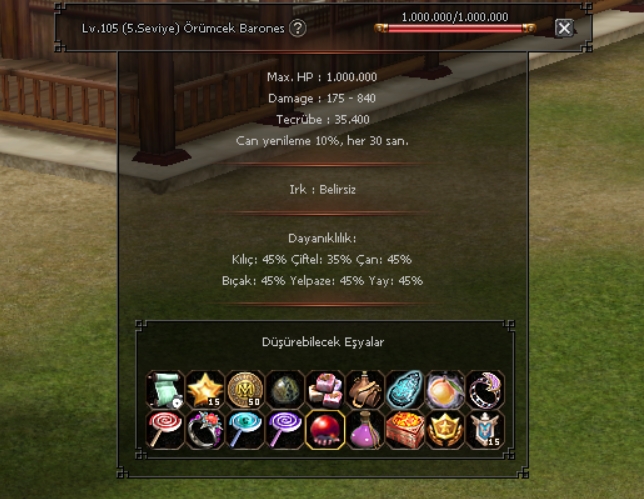Select the pink cubes drop item
The width and height of the screenshot is (644, 499).
[324, 389]
